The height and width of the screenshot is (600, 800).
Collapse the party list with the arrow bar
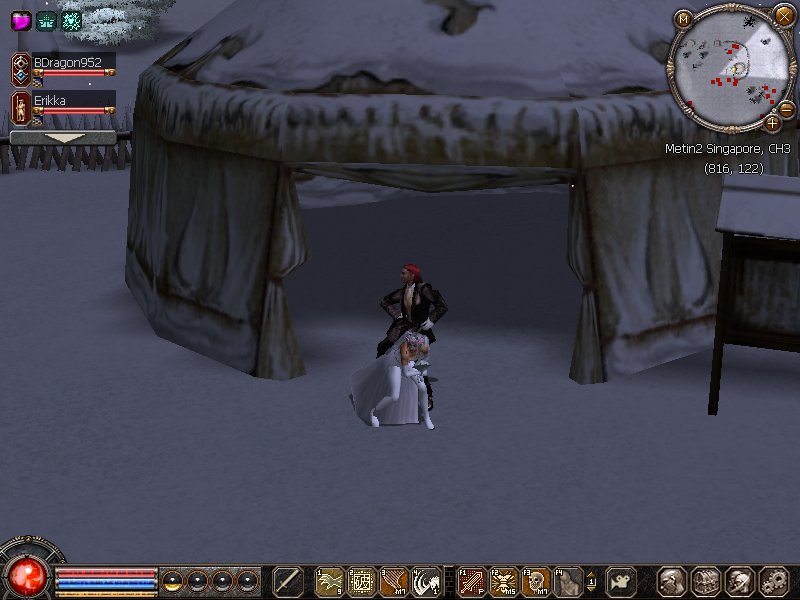63,138
